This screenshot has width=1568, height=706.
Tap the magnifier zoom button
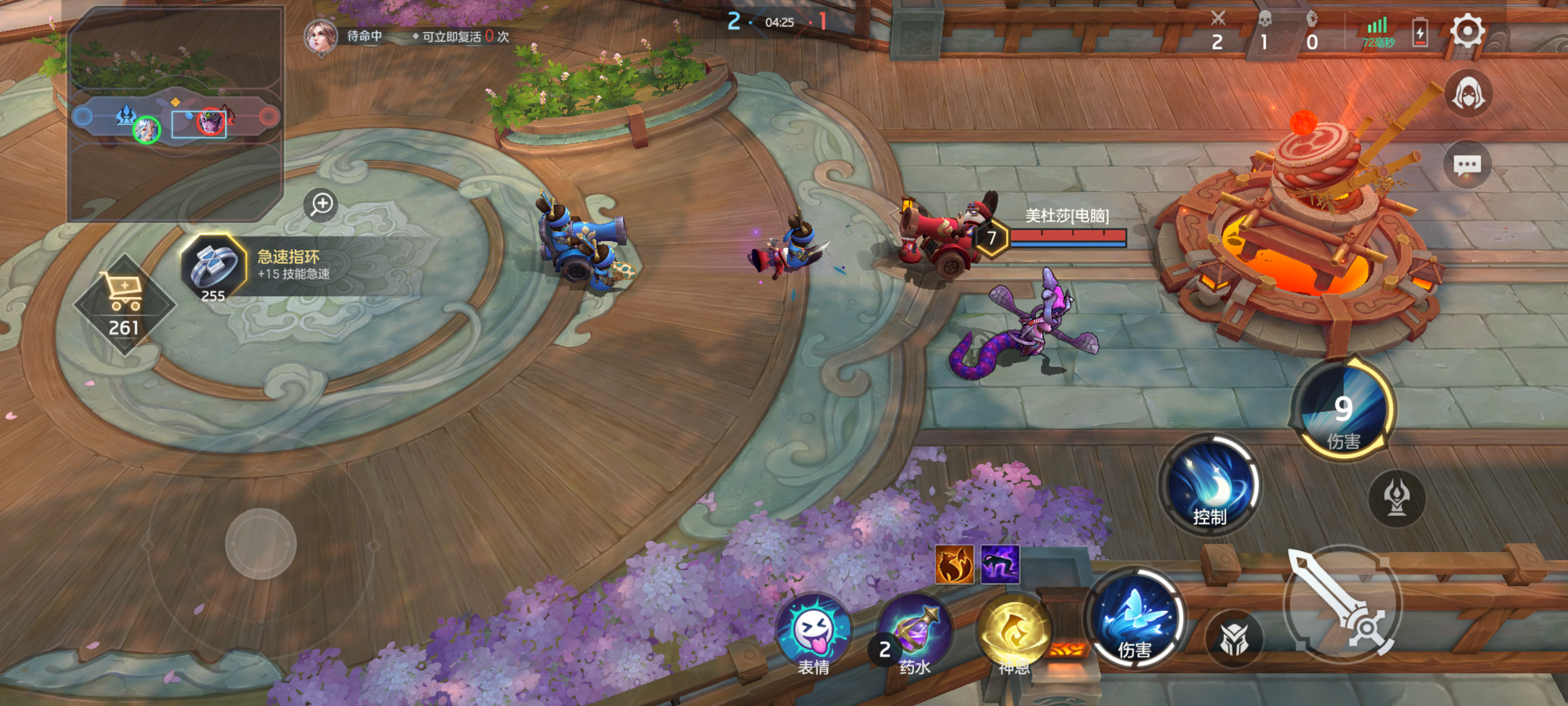[321, 203]
